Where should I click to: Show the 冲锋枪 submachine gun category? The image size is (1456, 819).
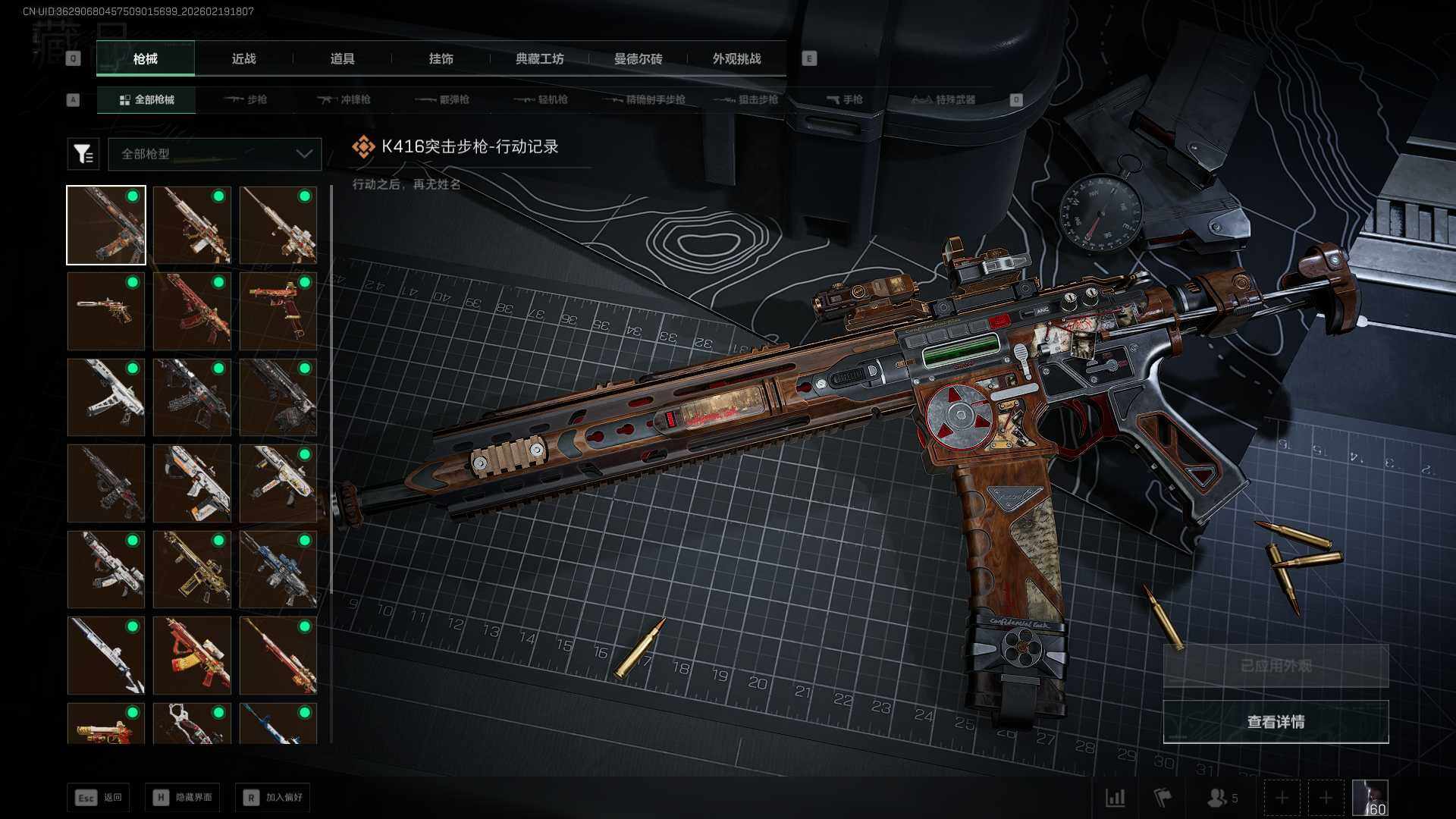[344, 99]
